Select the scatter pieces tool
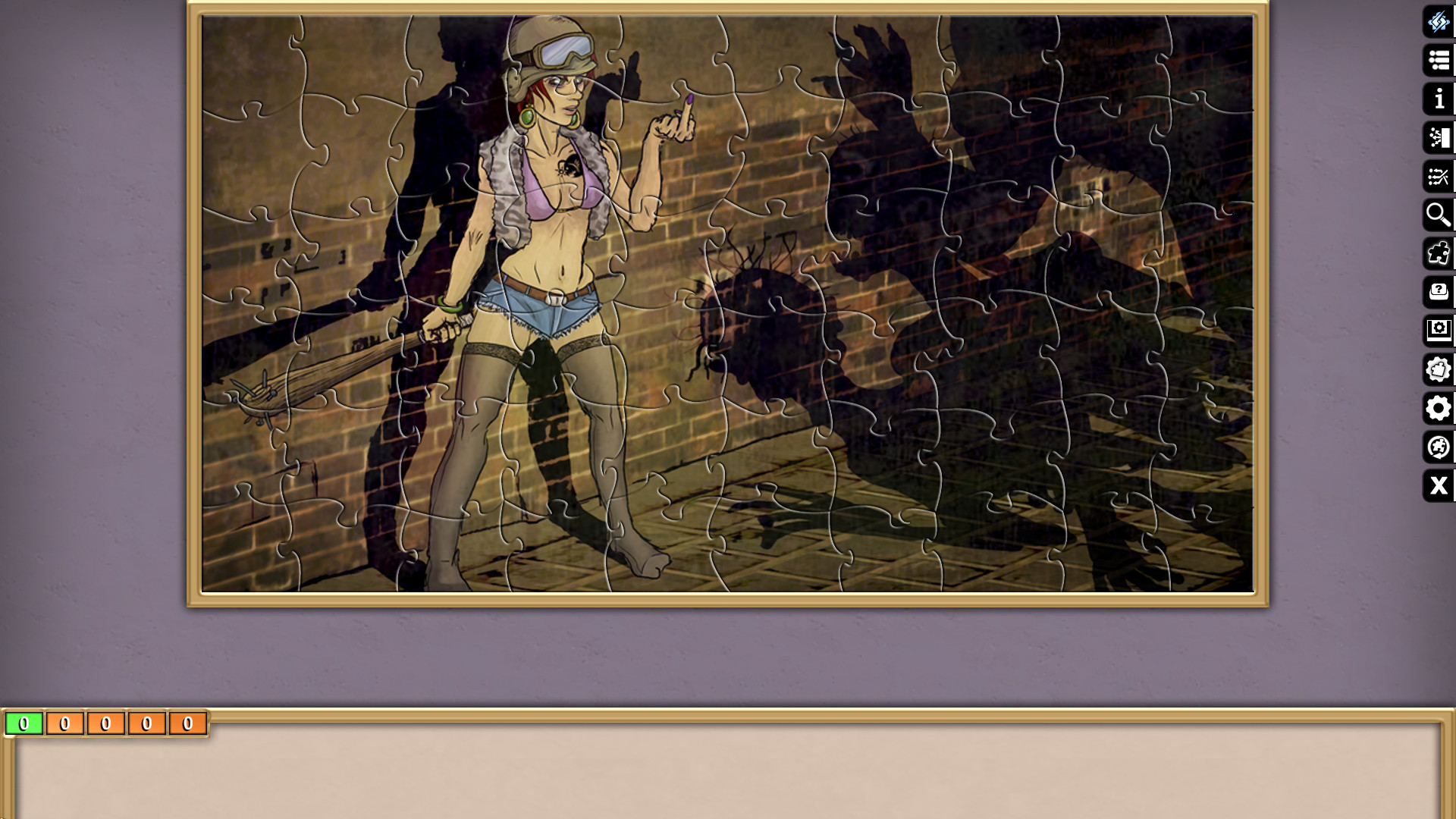 coord(1439,137)
